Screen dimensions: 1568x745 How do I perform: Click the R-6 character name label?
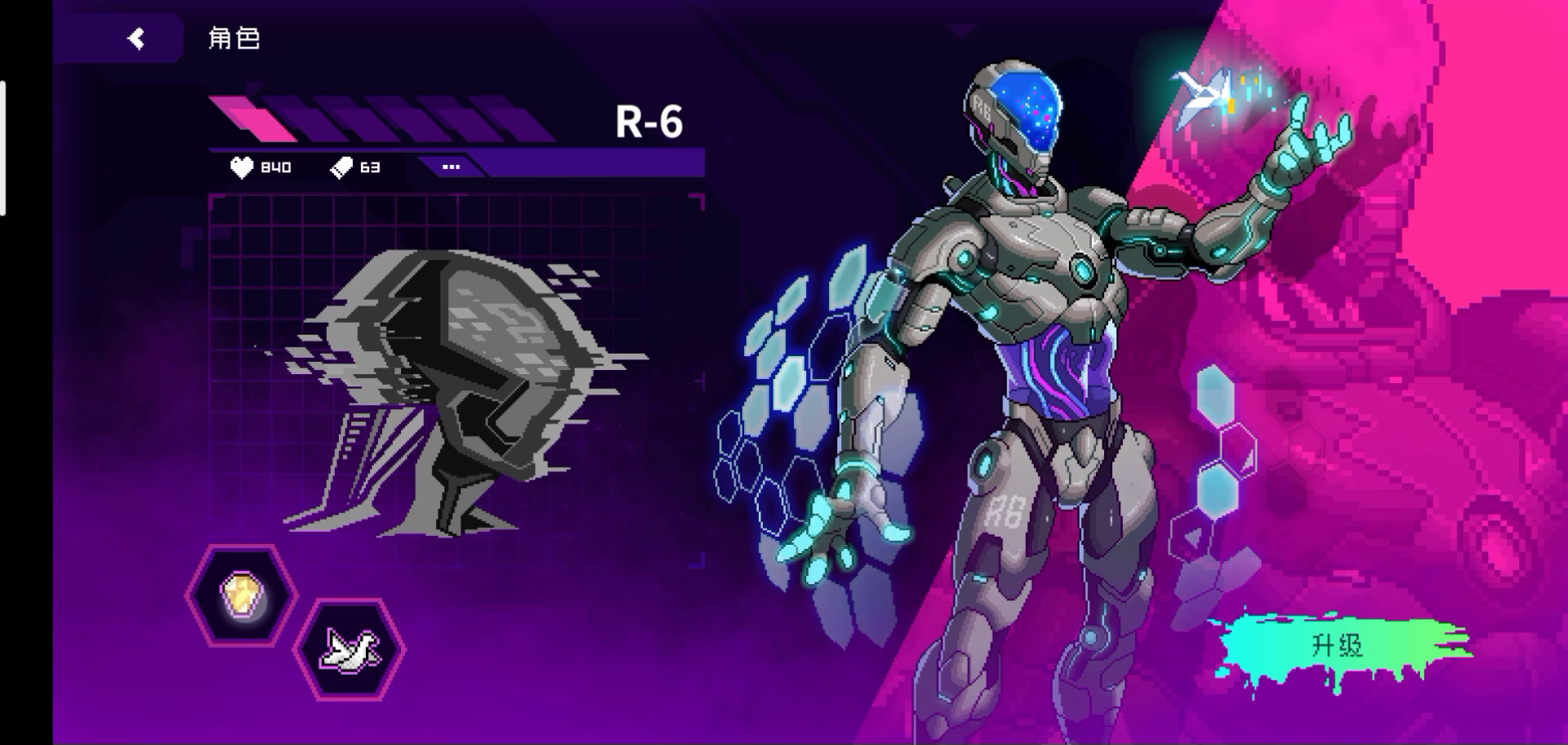click(x=650, y=123)
